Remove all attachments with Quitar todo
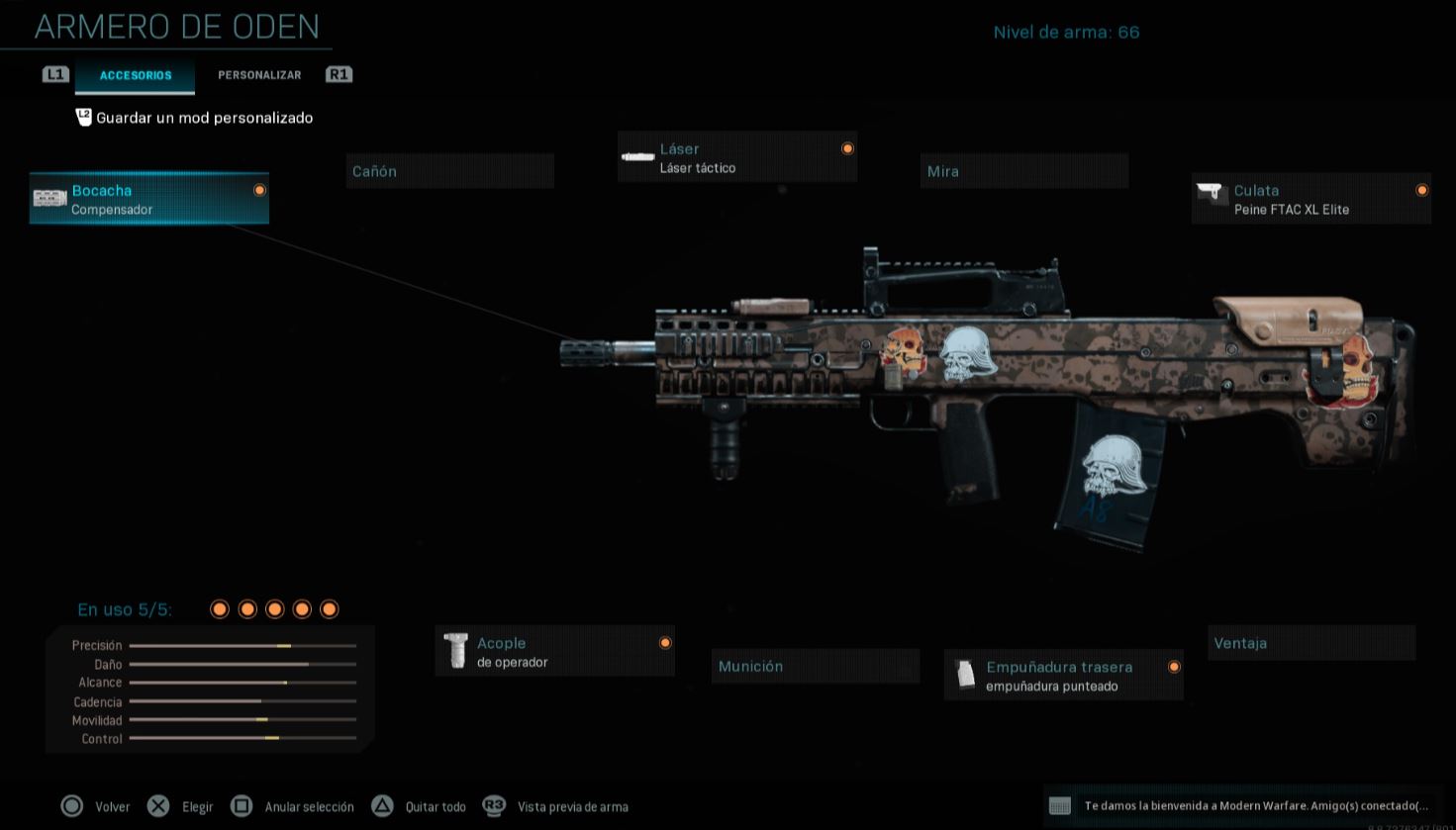1456x830 pixels. click(x=420, y=806)
